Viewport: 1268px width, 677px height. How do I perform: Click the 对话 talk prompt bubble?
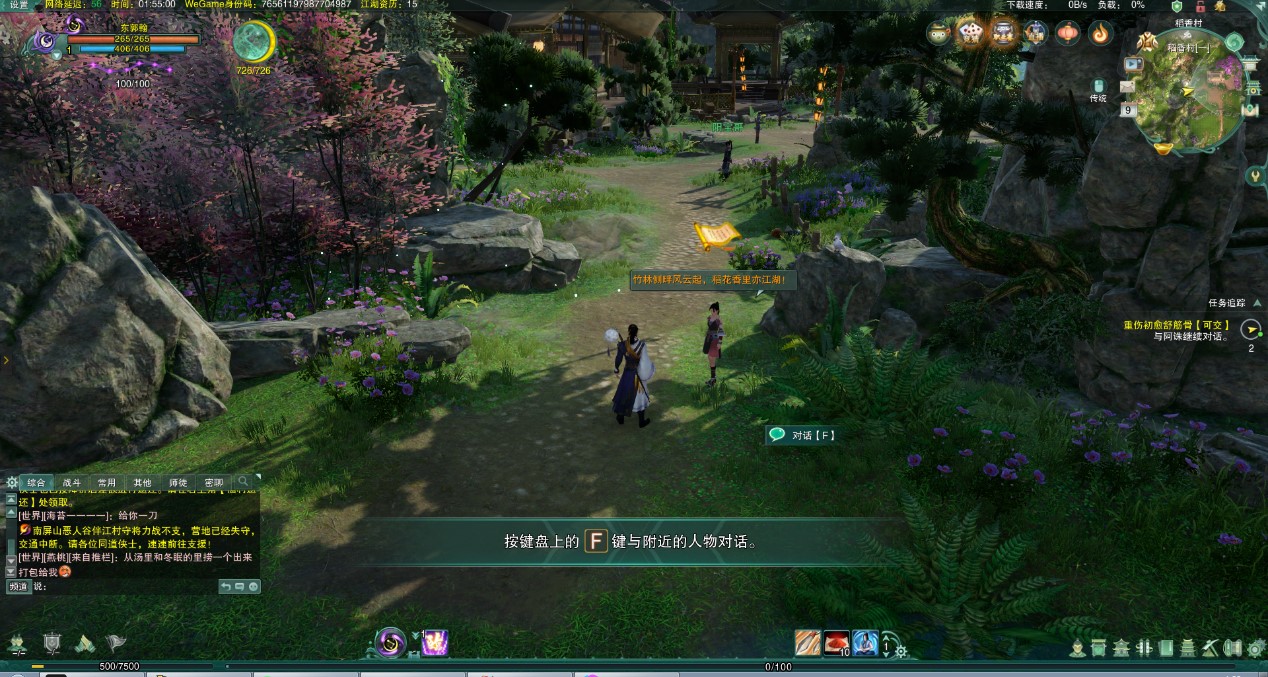click(802, 435)
